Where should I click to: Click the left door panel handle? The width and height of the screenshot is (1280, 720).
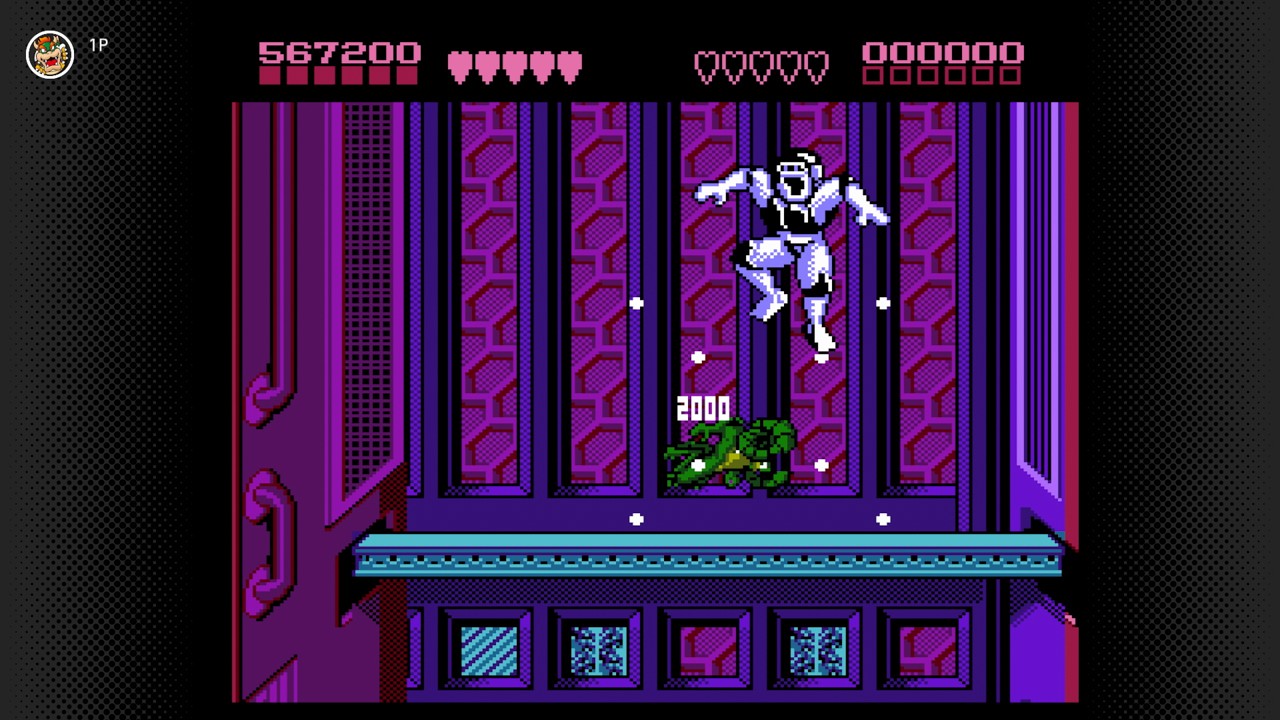click(265, 395)
